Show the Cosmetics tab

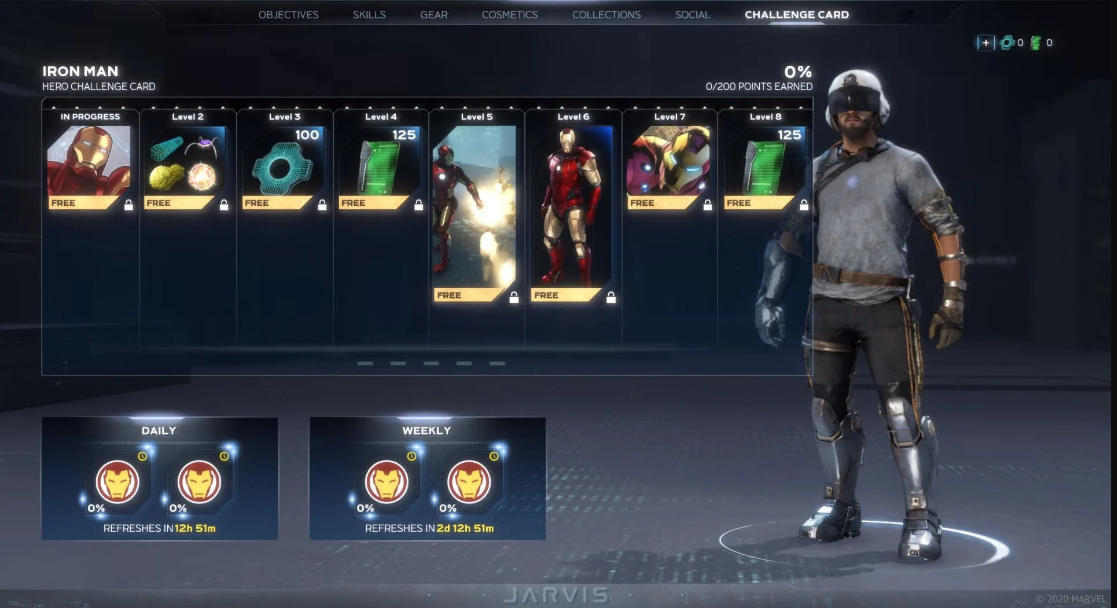tap(509, 15)
